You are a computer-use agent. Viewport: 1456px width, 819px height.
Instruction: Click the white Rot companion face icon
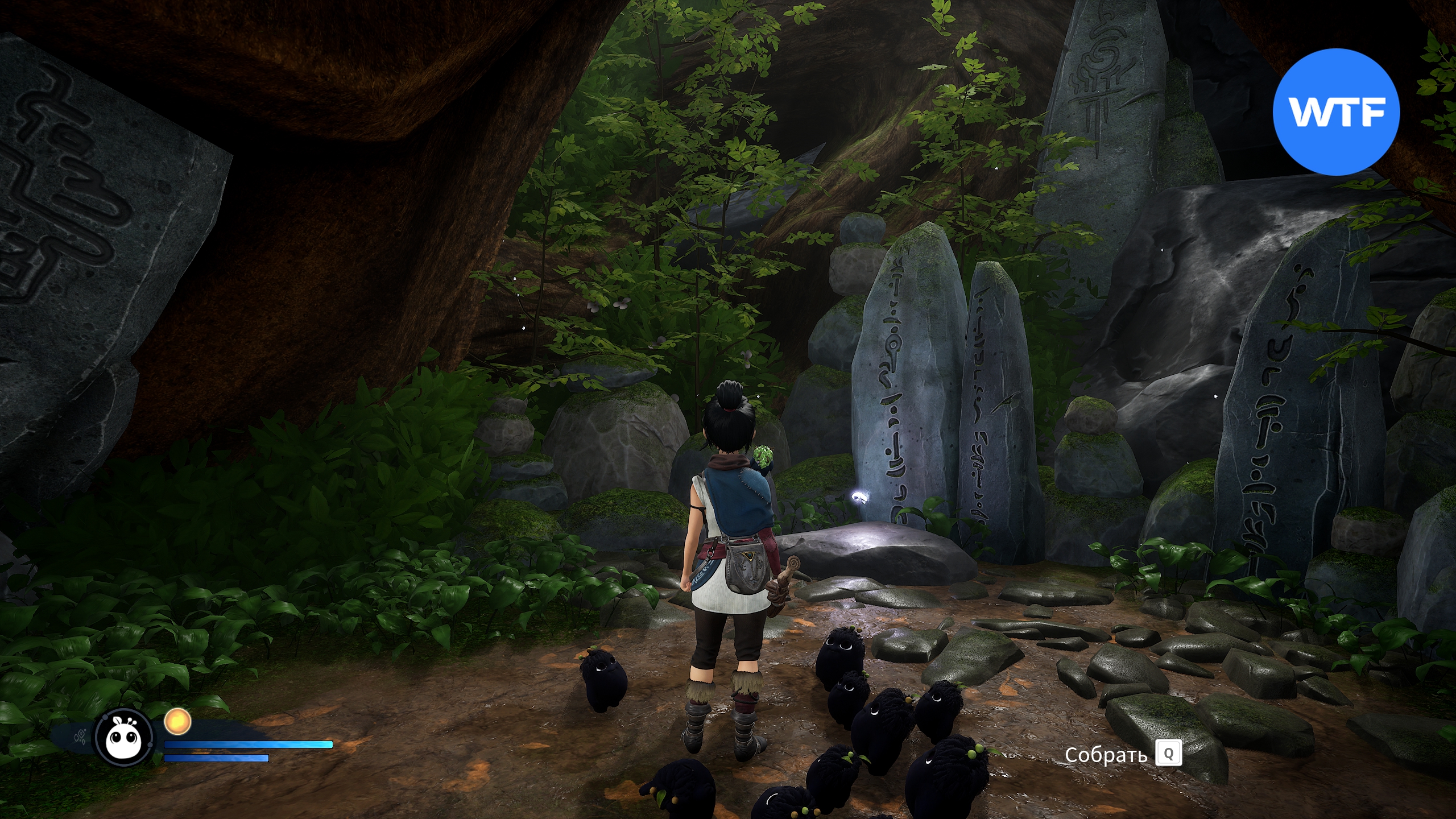[x=125, y=738]
